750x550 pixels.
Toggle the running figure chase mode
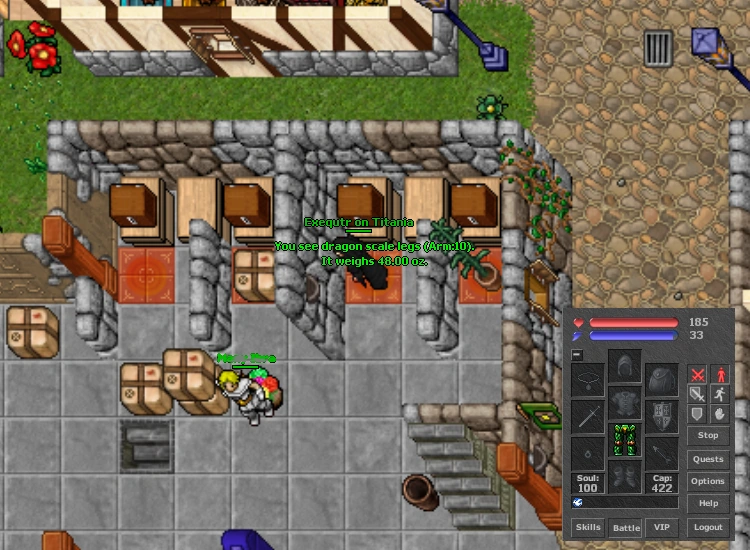pos(719,394)
